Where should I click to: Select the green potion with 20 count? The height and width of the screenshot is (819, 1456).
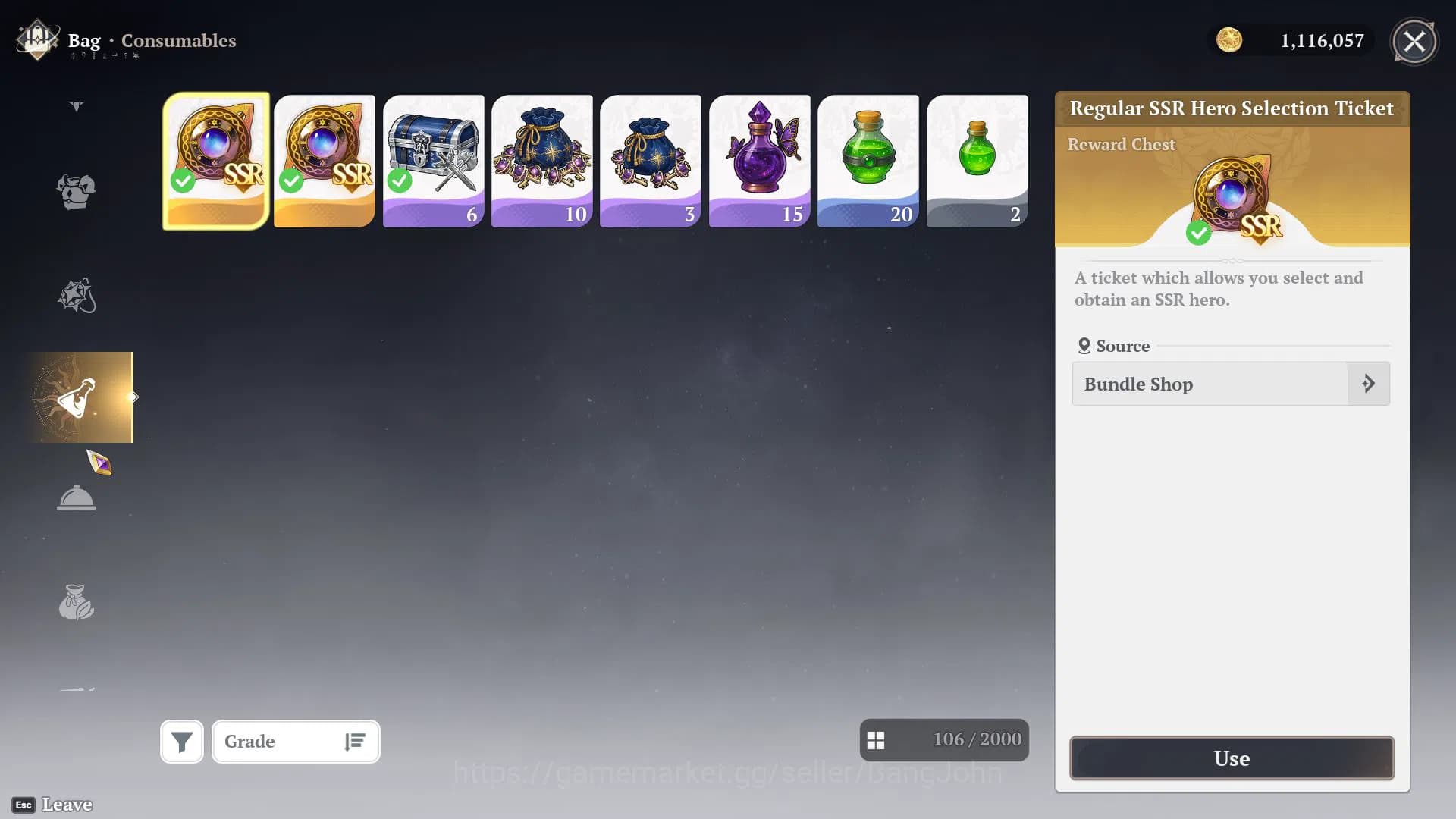click(868, 160)
